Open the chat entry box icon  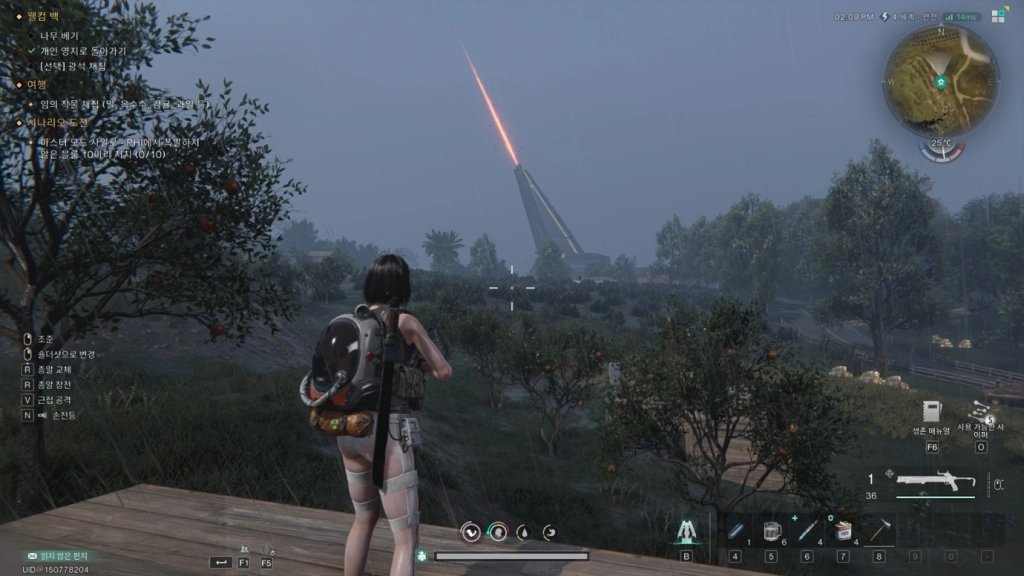tap(220, 562)
